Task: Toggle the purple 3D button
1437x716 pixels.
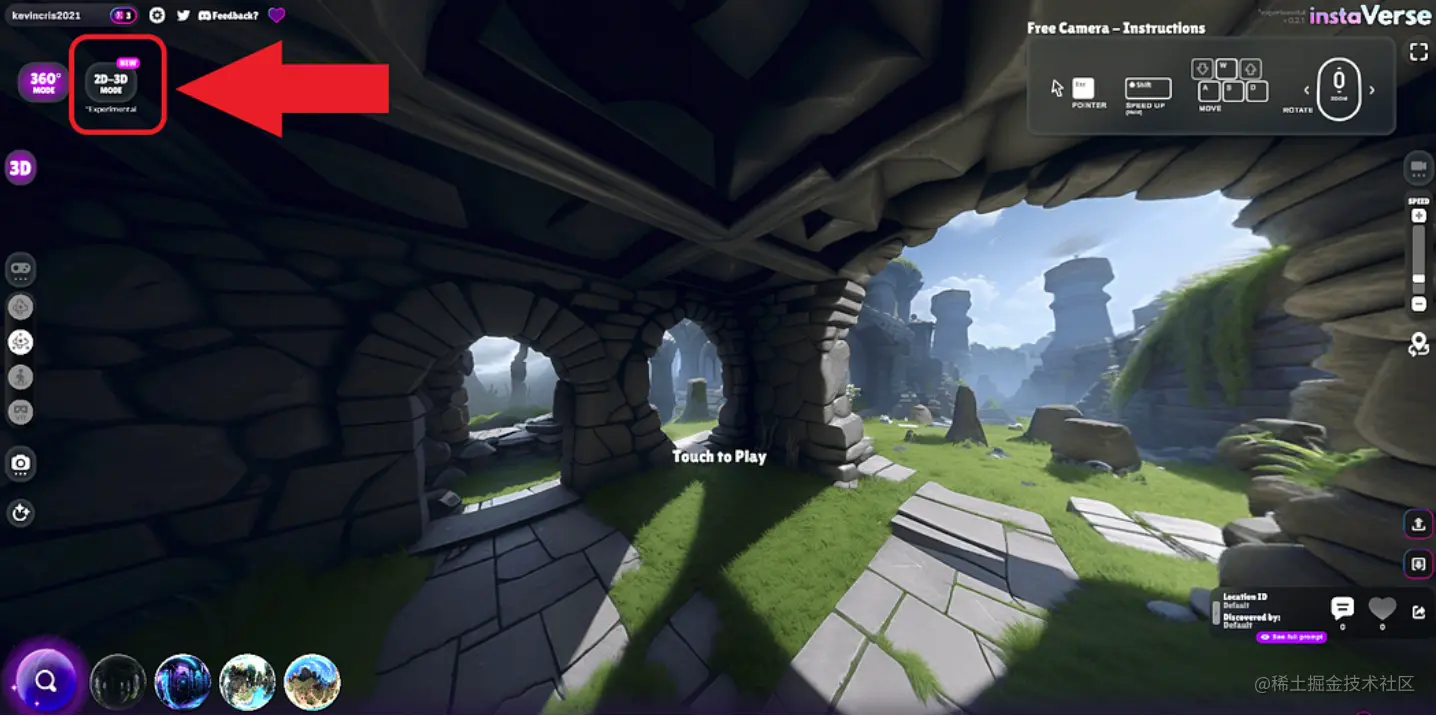Action: (20, 168)
